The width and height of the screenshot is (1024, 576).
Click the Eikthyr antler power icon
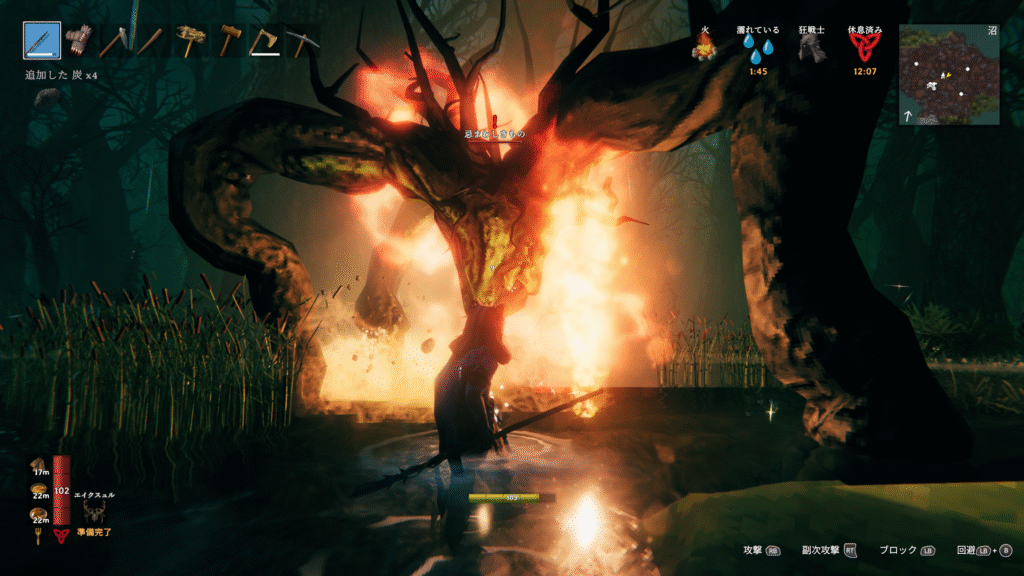[96, 512]
